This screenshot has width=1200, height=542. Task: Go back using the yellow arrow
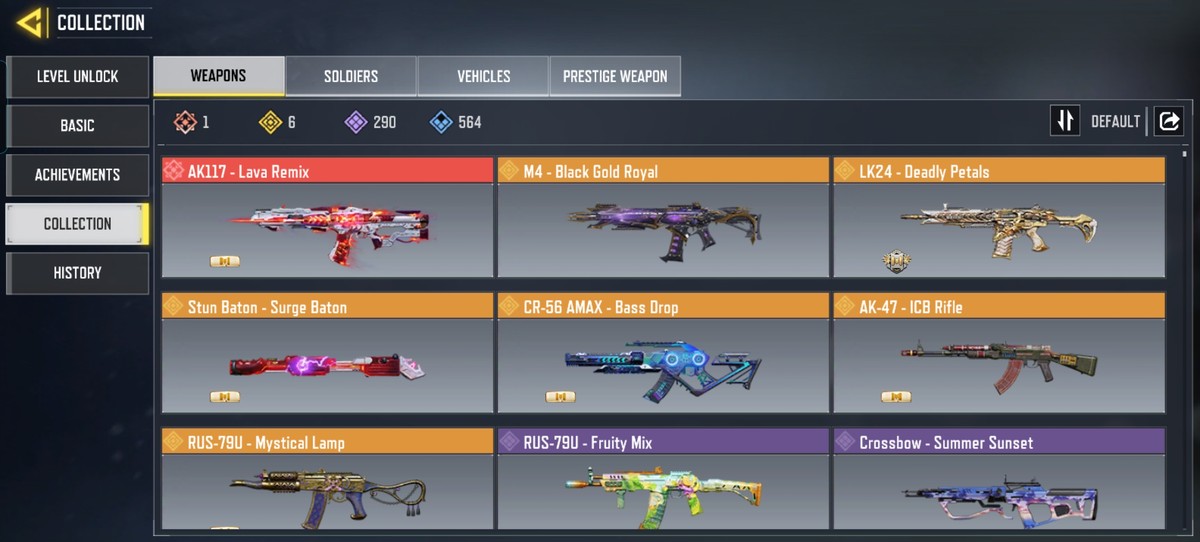(29, 22)
